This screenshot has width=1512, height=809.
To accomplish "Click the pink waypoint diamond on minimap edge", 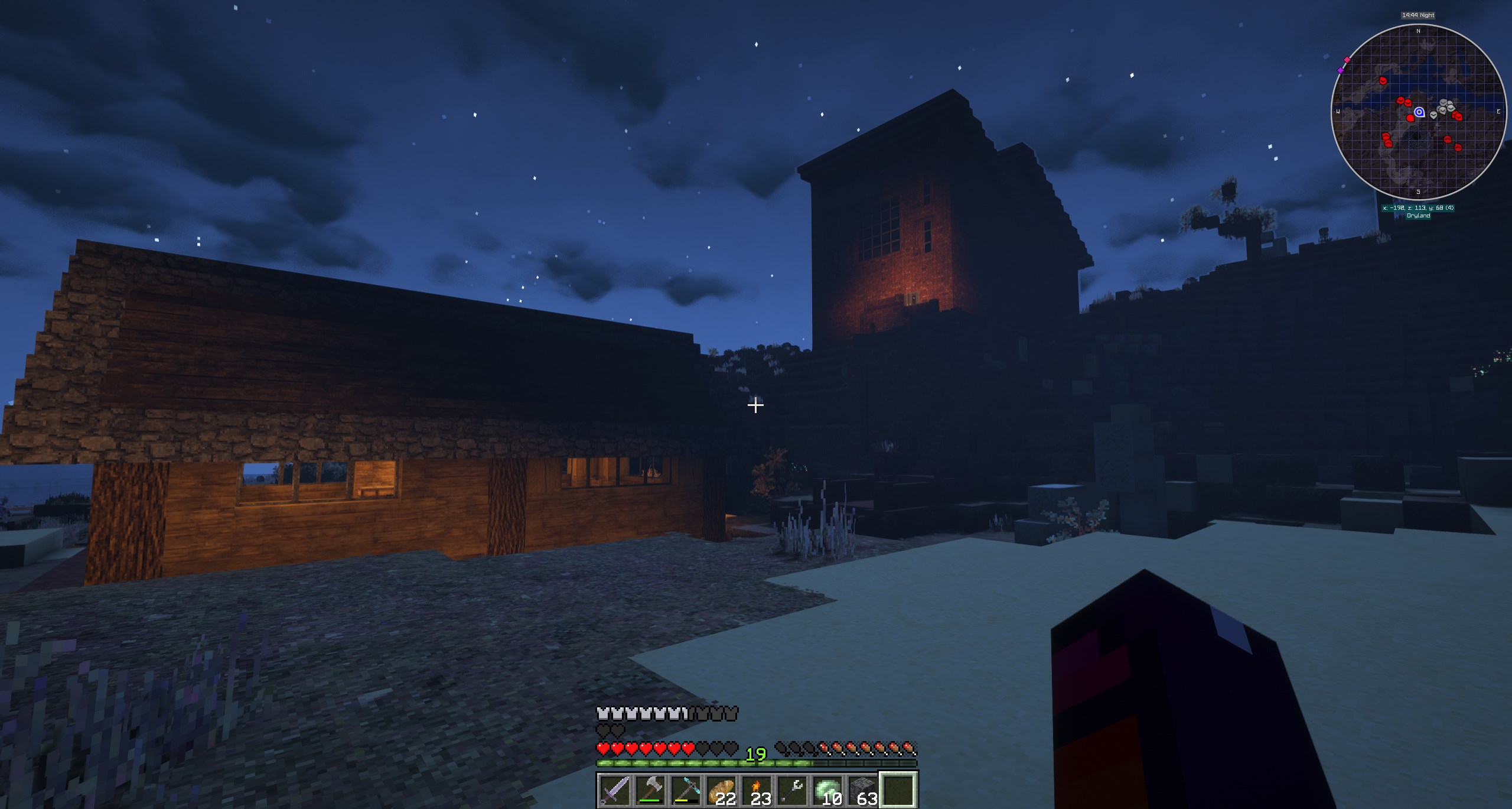I will pyautogui.click(x=1347, y=60).
